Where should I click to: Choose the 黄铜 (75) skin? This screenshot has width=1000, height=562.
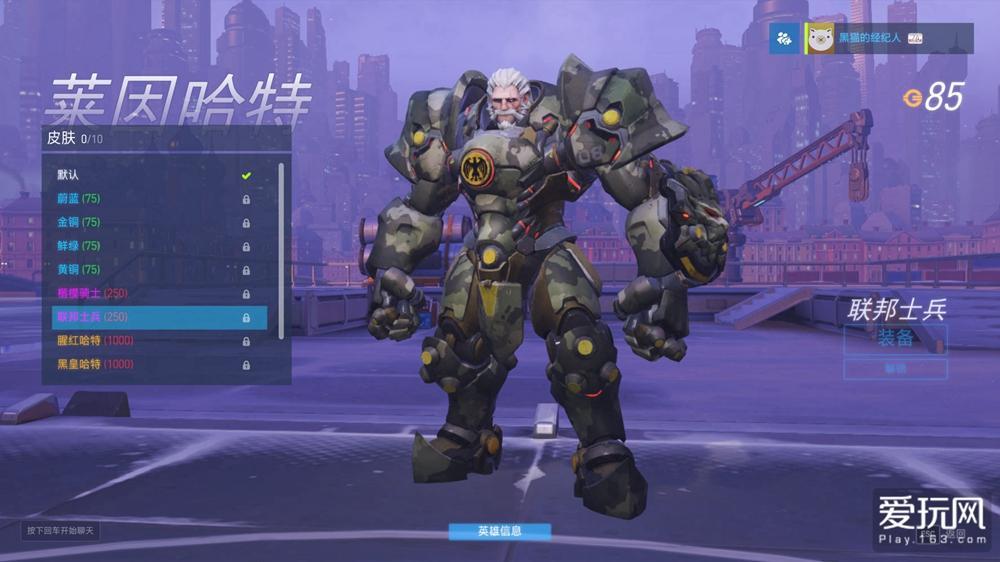tap(155, 269)
